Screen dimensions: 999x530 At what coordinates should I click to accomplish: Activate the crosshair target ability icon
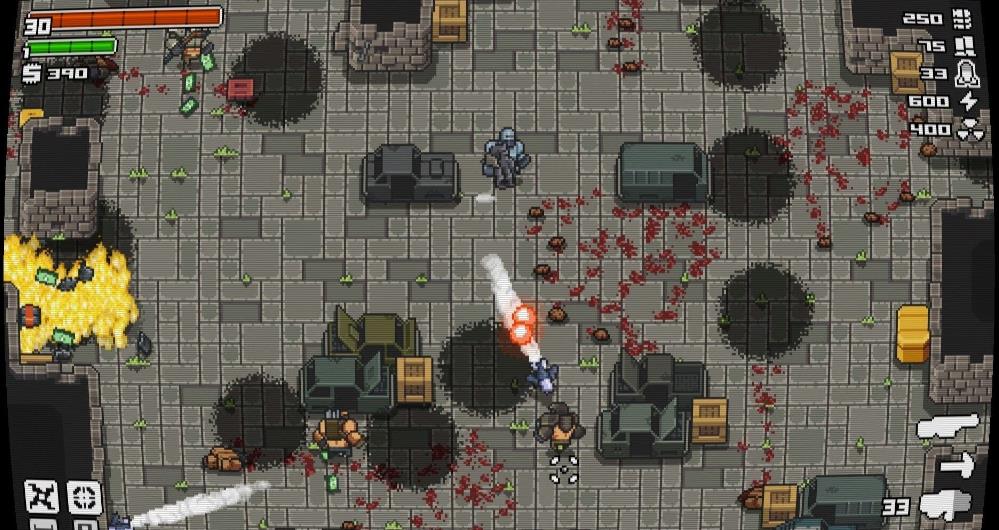coord(84,496)
